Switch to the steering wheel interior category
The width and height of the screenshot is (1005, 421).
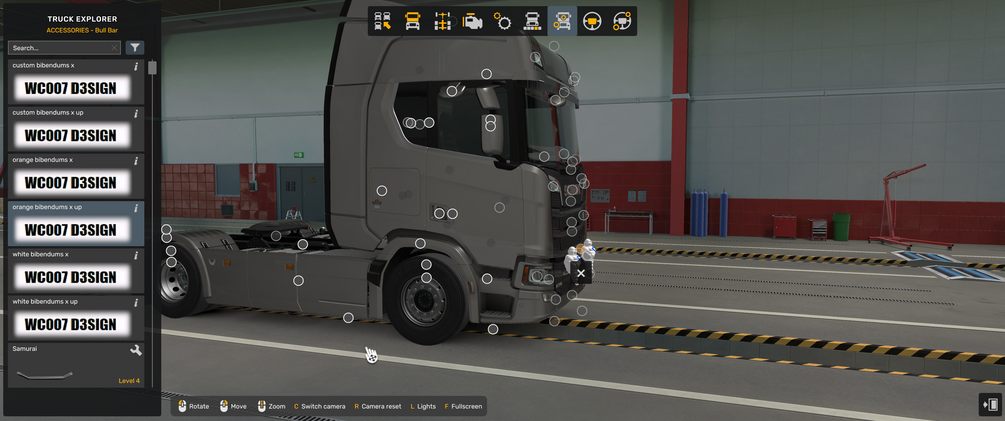pyautogui.click(x=592, y=21)
